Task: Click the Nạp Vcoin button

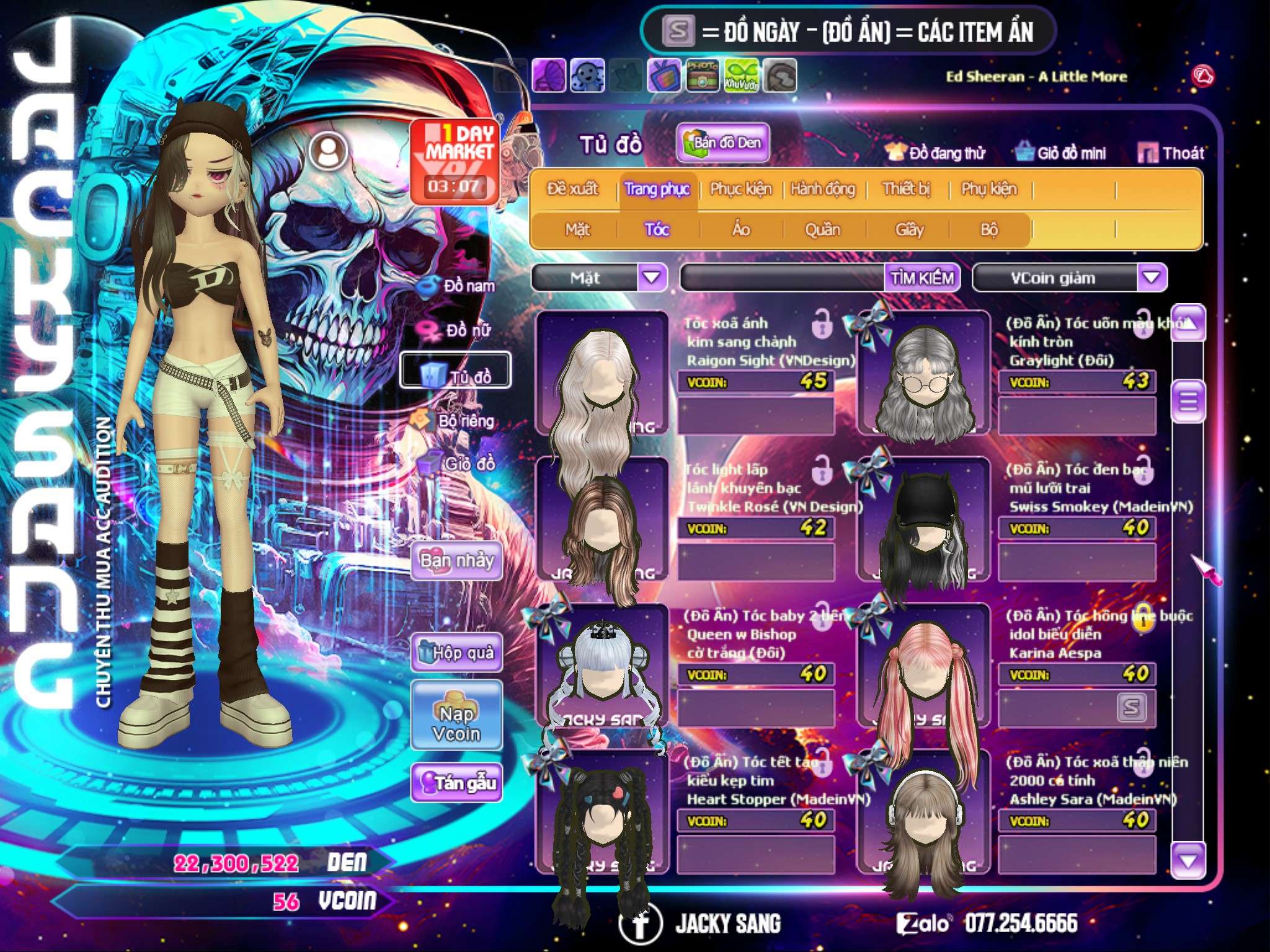Action: point(456,723)
